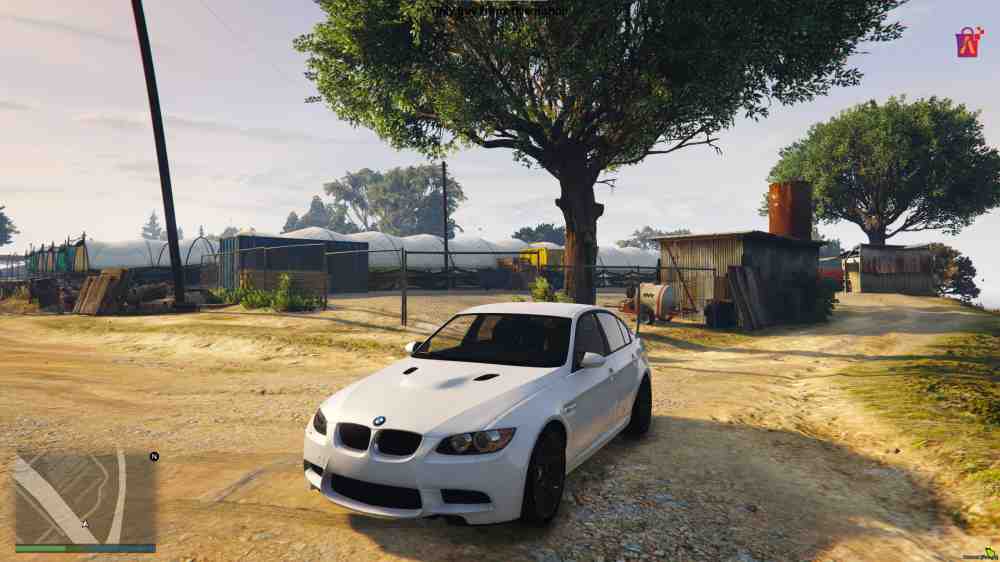Image resolution: width=1000 pixels, height=562 pixels.
Task: Open the red shopping bag overlay icon
Action: [968, 42]
